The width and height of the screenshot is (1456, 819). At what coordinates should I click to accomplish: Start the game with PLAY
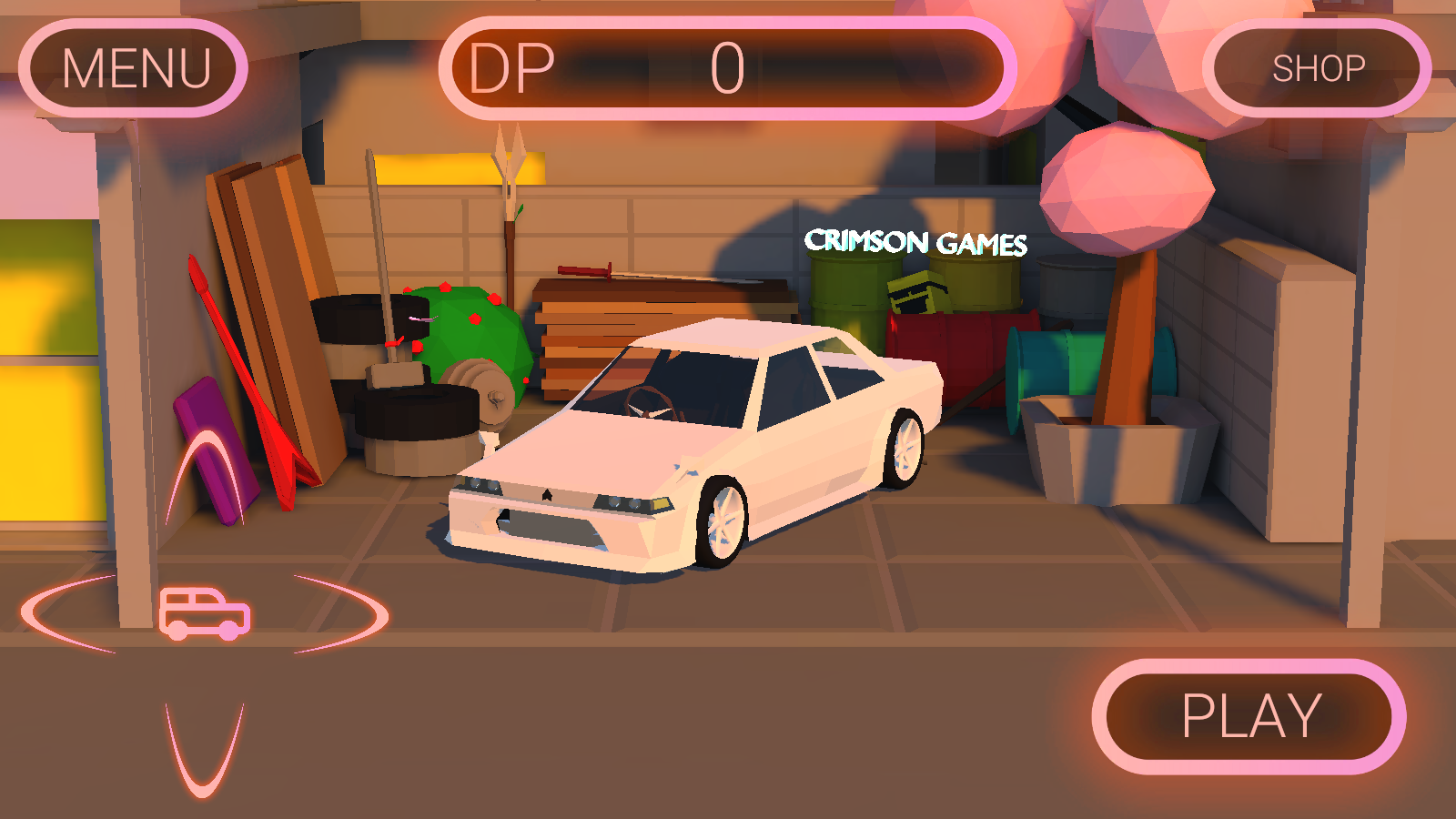point(1249,716)
